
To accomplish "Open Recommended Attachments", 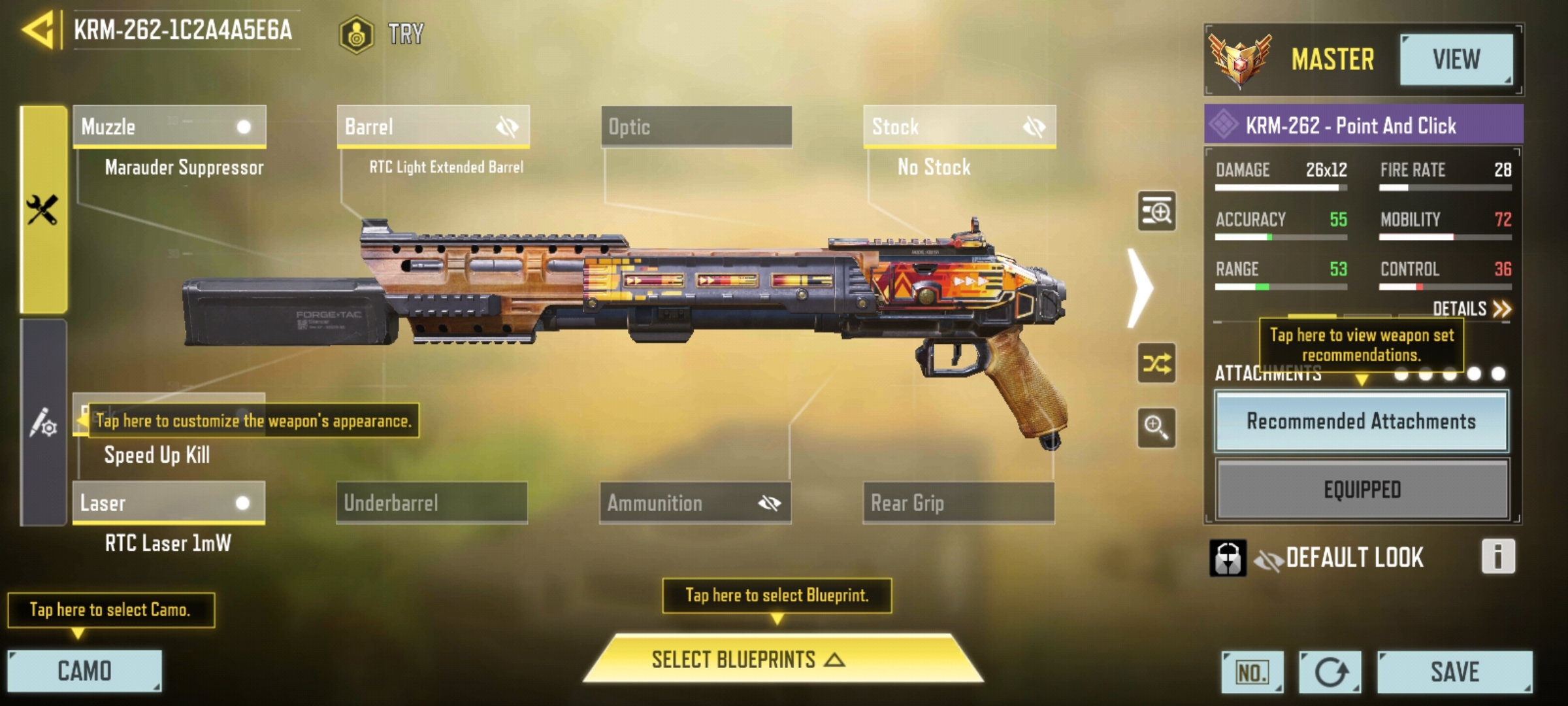I will [x=1362, y=422].
